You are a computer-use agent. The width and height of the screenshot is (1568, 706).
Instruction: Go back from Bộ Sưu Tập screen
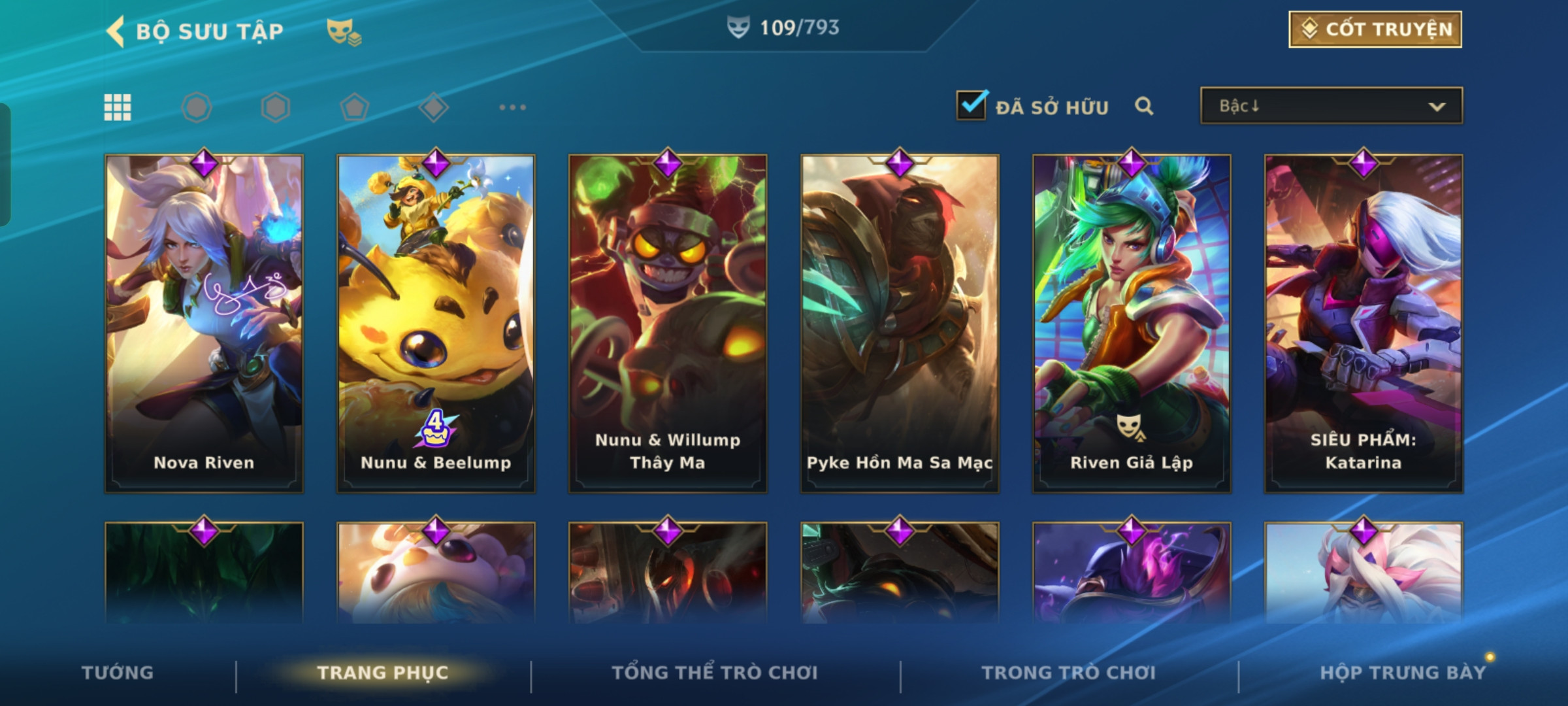(x=116, y=31)
